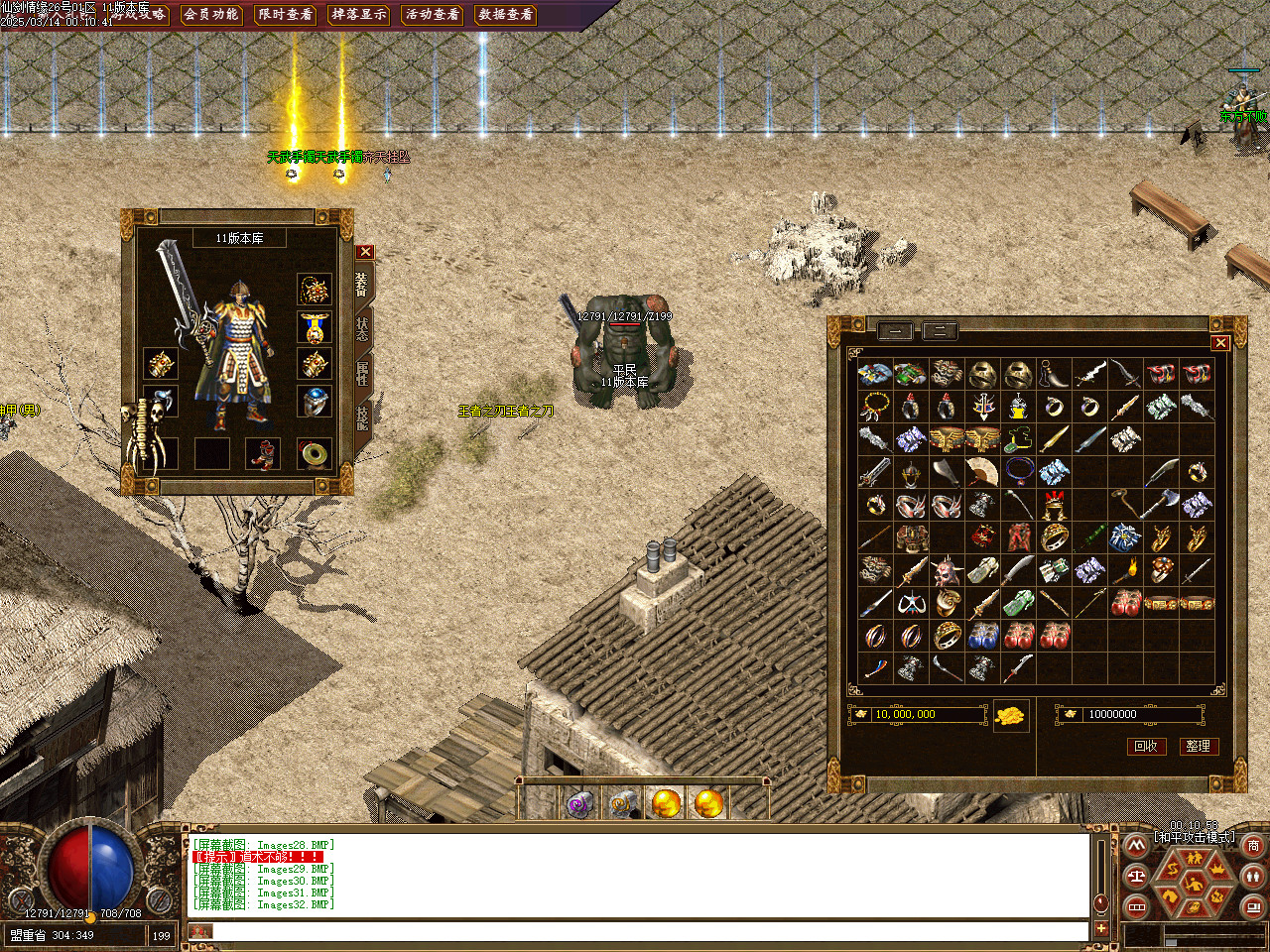This screenshot has height=952, width=1270.
Task: Open the 数据查看 data button
Action: point(505,15)
